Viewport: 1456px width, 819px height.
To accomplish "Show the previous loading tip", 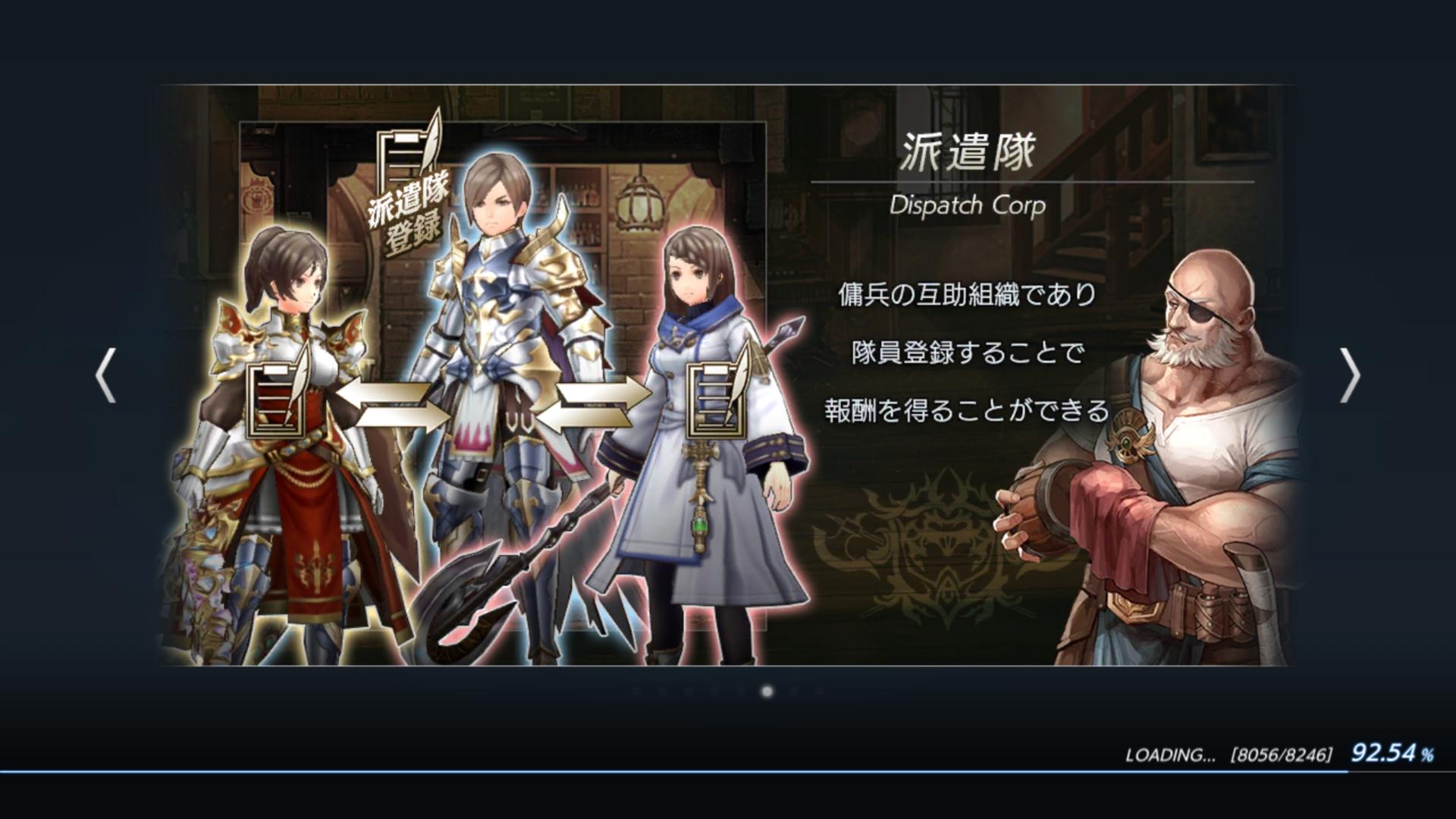I will tap(105, 375).
